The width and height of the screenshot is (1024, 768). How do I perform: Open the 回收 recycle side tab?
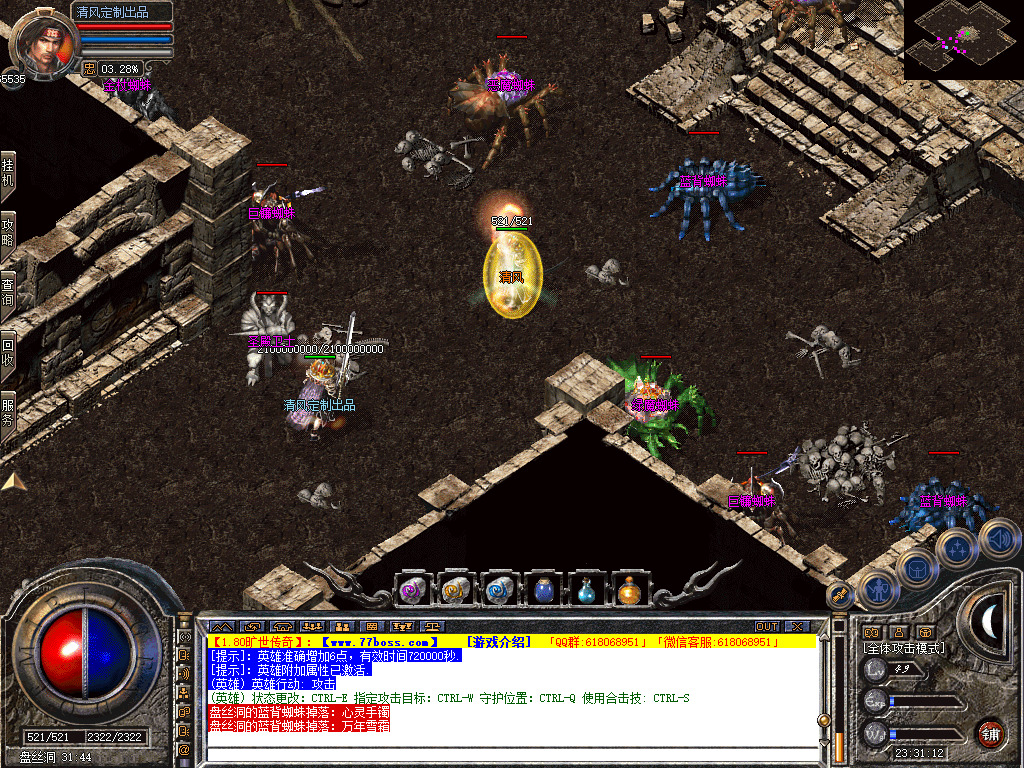[8, 352]
